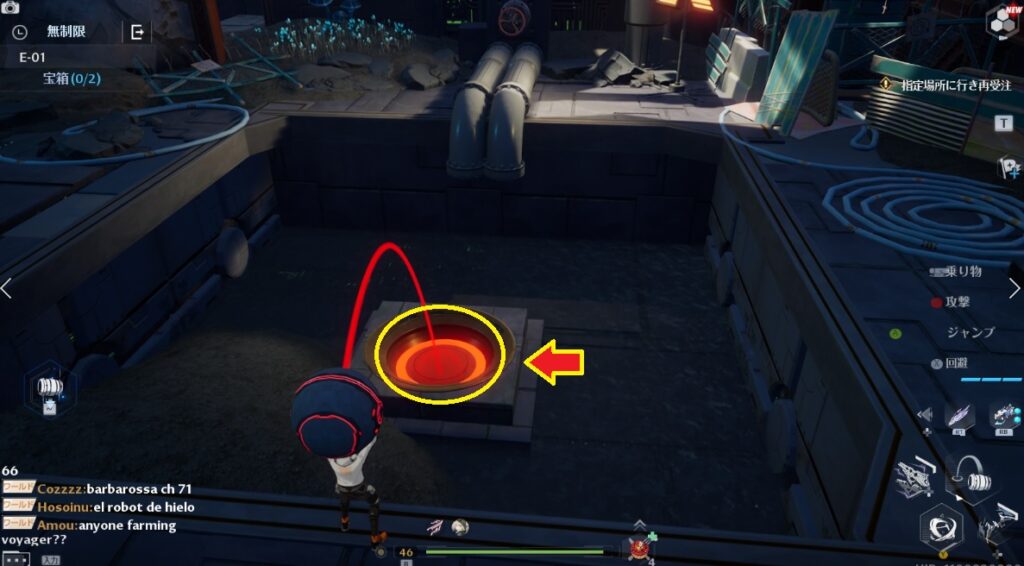Toggle the double-arrow weapon swap icon
The width and height of the screenshot is (1024, 566).
click(925, 414)
